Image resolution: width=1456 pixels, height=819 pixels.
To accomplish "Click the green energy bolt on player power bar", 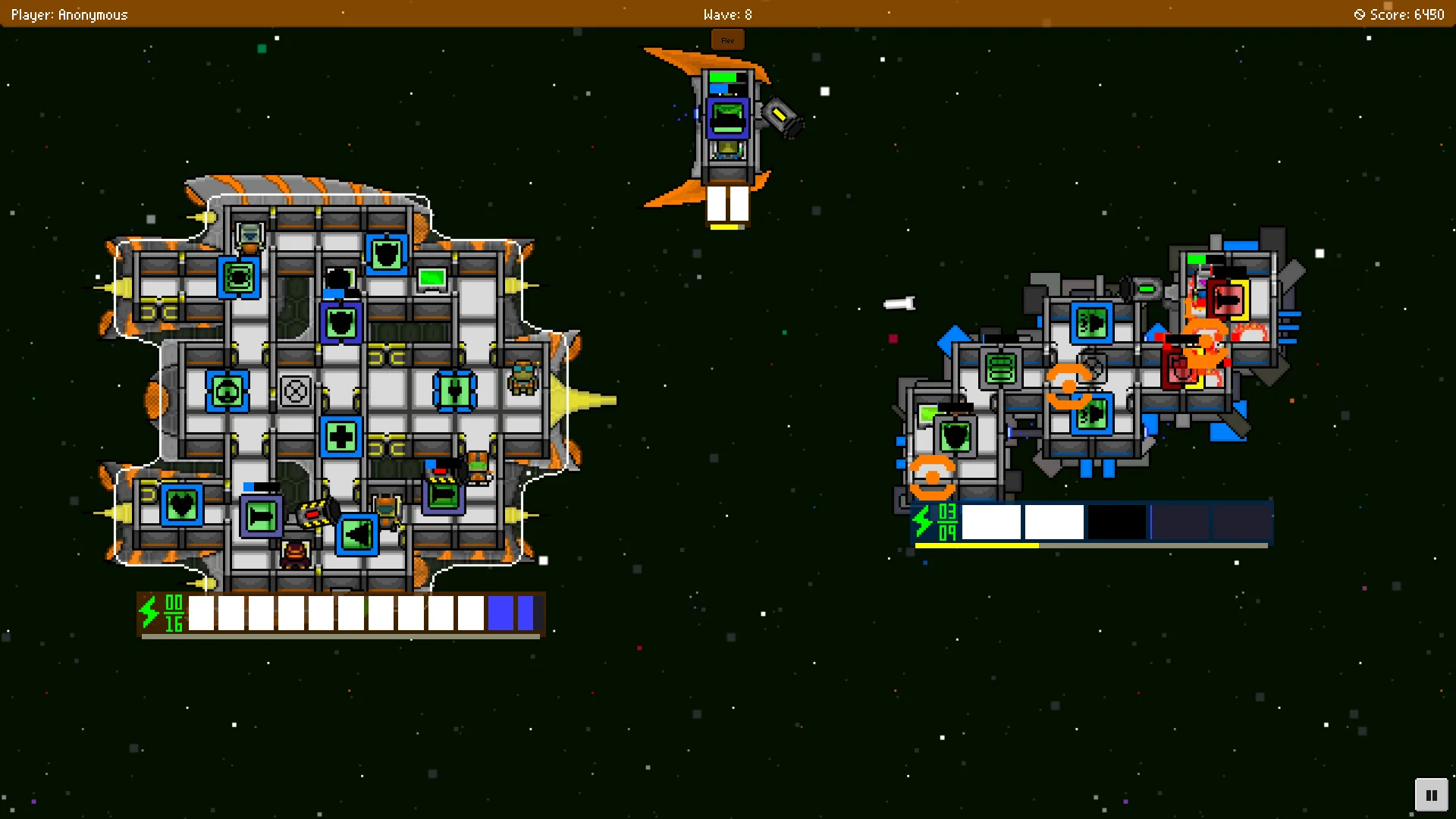I will point(149,611).
